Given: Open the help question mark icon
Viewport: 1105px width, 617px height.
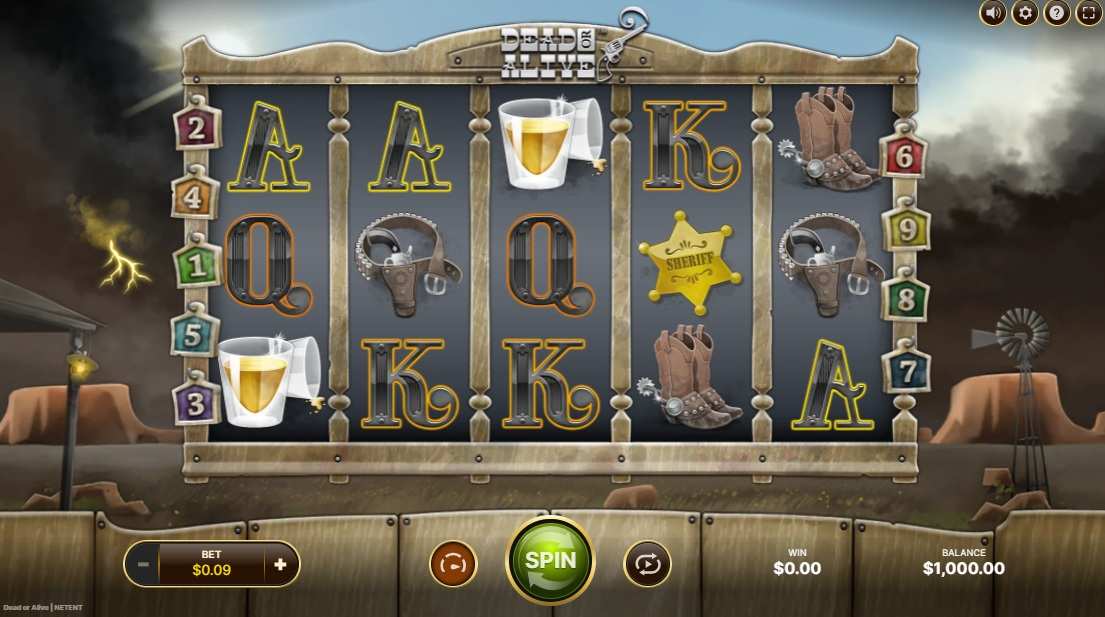Looking at the screenshot, I should 1056,13.
